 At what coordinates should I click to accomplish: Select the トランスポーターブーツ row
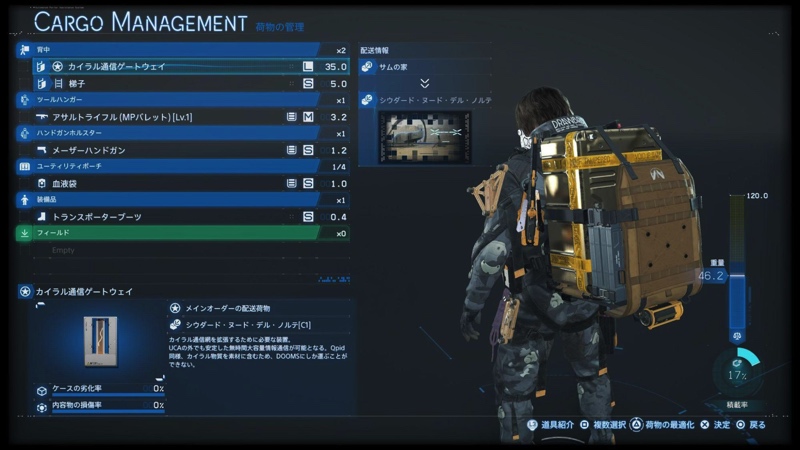[x=180, y=216]
